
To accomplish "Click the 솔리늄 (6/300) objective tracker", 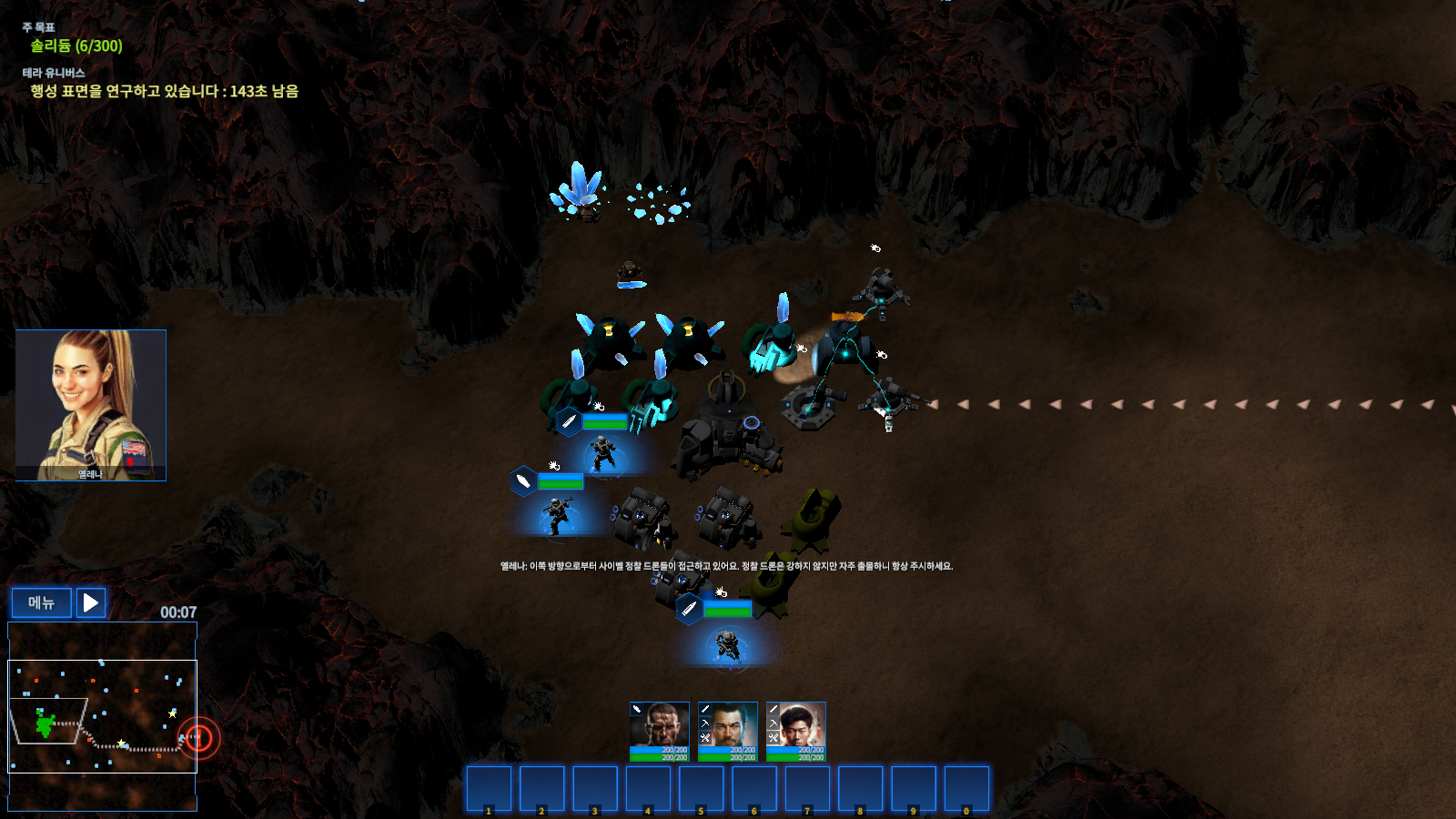I will 76,45.
